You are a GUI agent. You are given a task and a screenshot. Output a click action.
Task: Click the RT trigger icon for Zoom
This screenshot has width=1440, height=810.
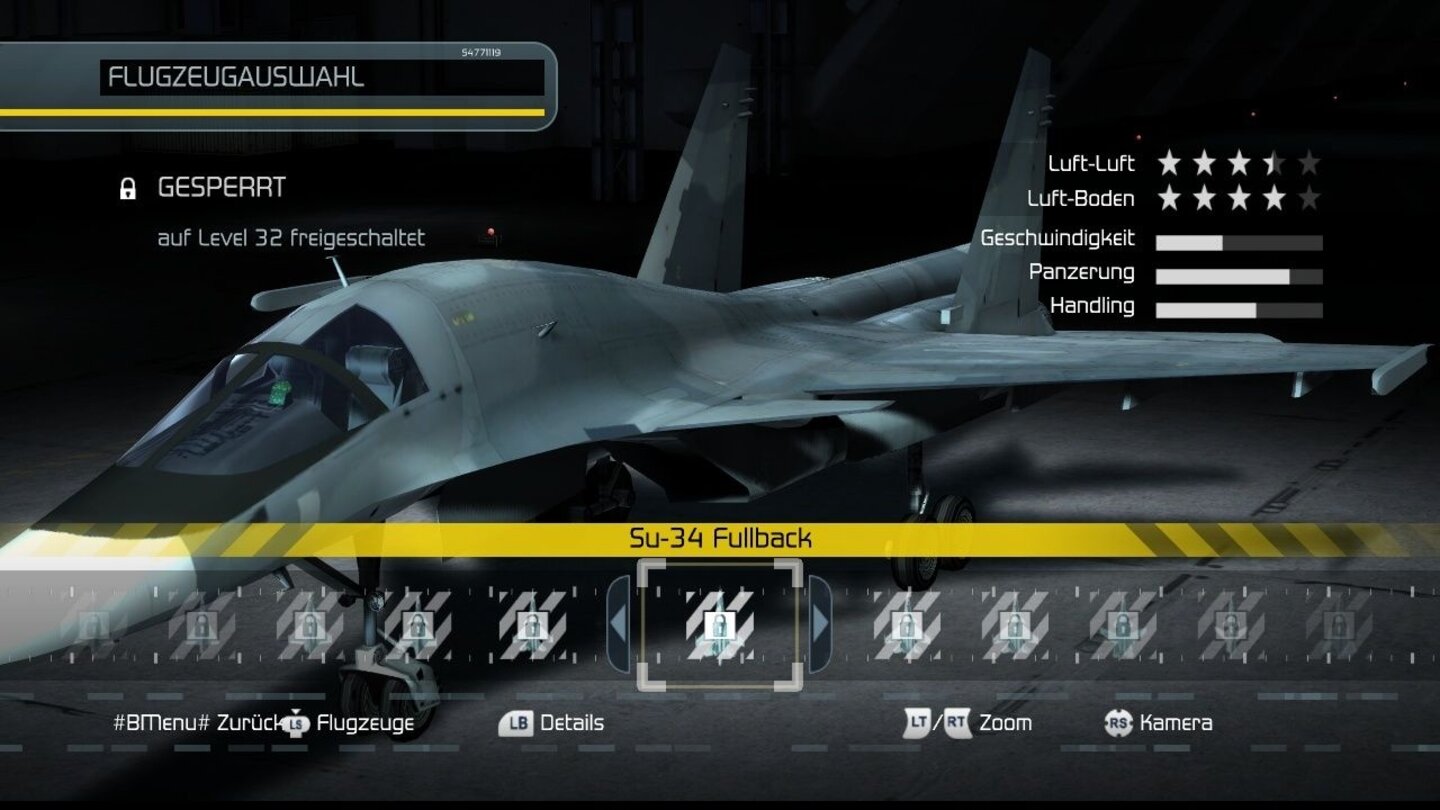point(955,721)
